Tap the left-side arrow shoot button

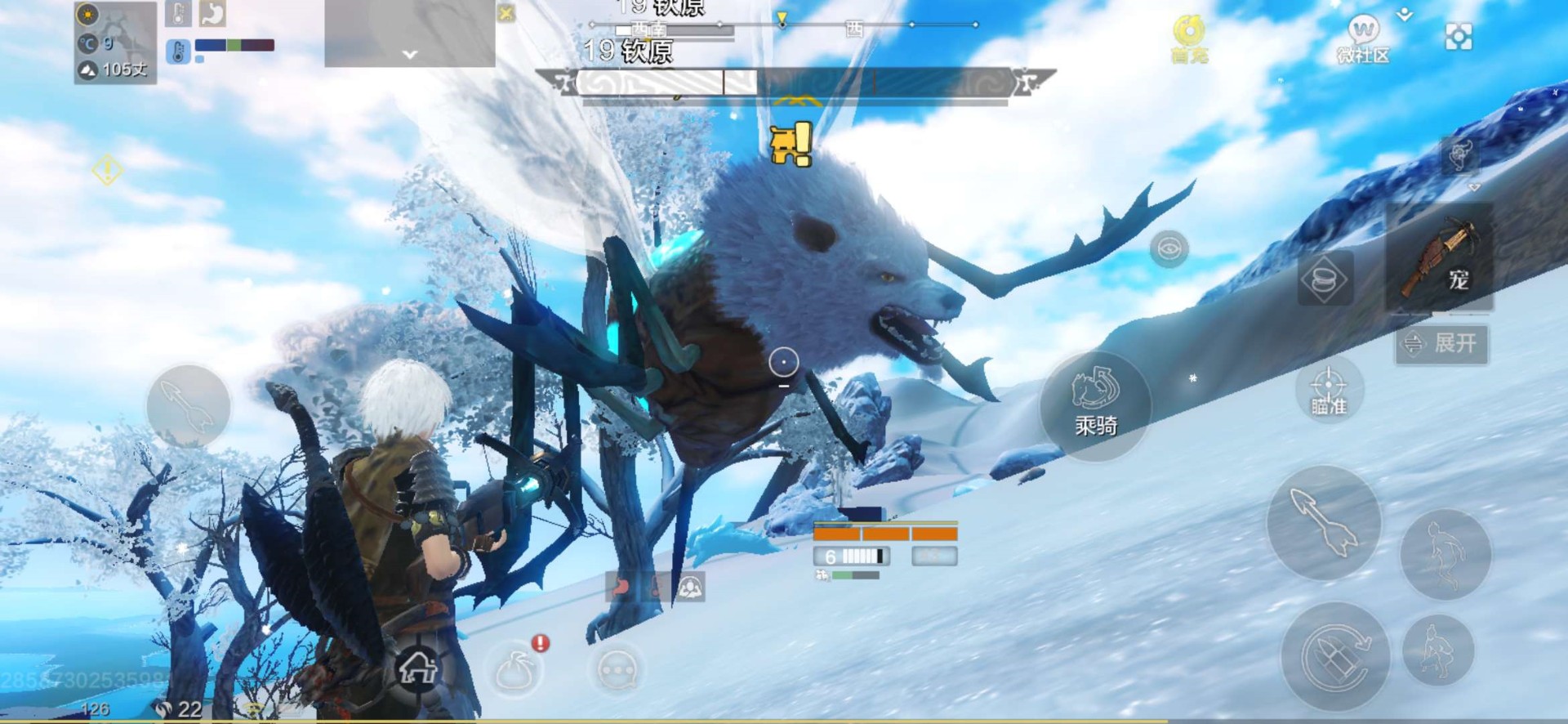[188, 406]
